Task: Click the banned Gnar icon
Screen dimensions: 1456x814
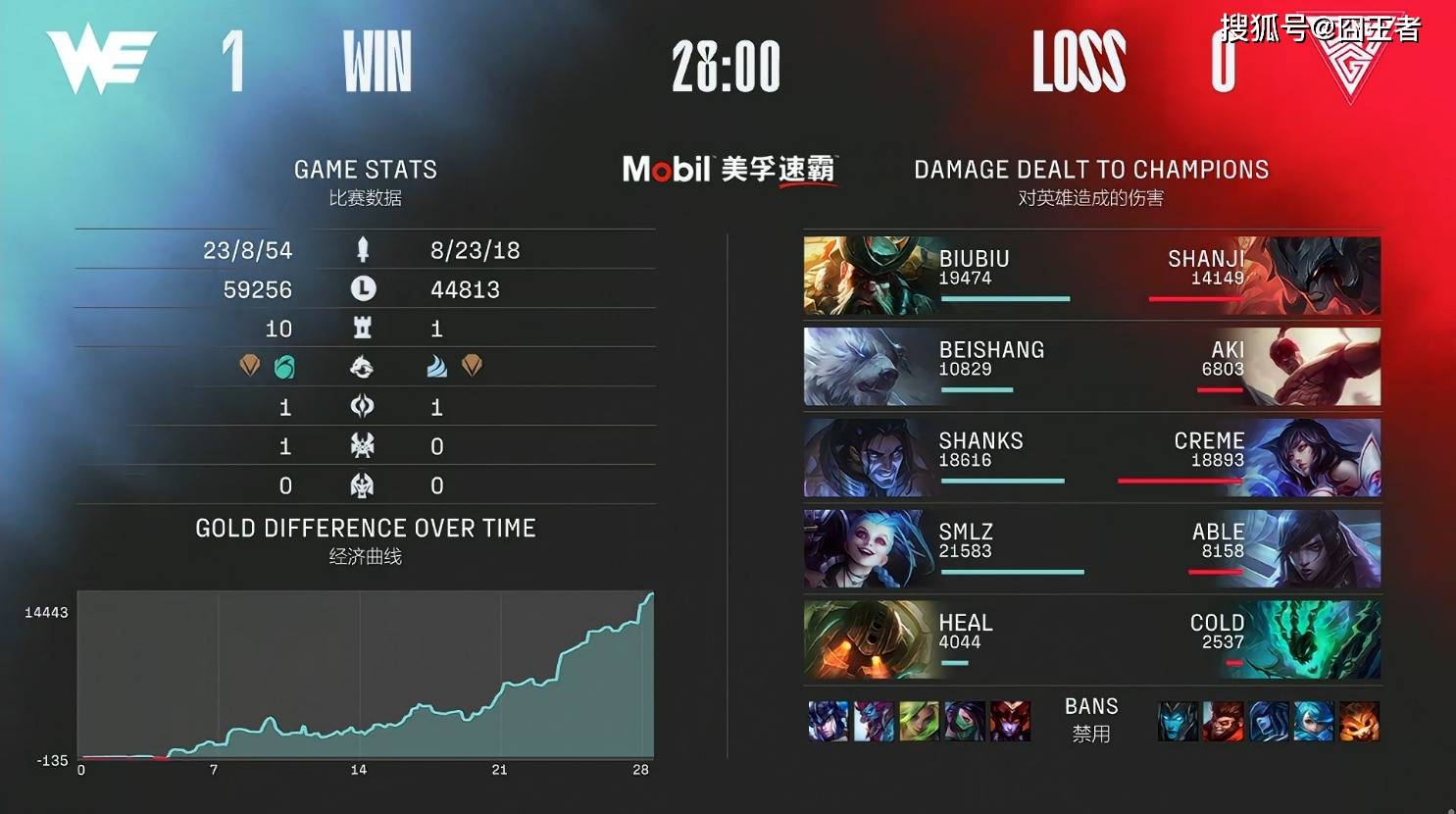Action: (x=1359, y=721)
